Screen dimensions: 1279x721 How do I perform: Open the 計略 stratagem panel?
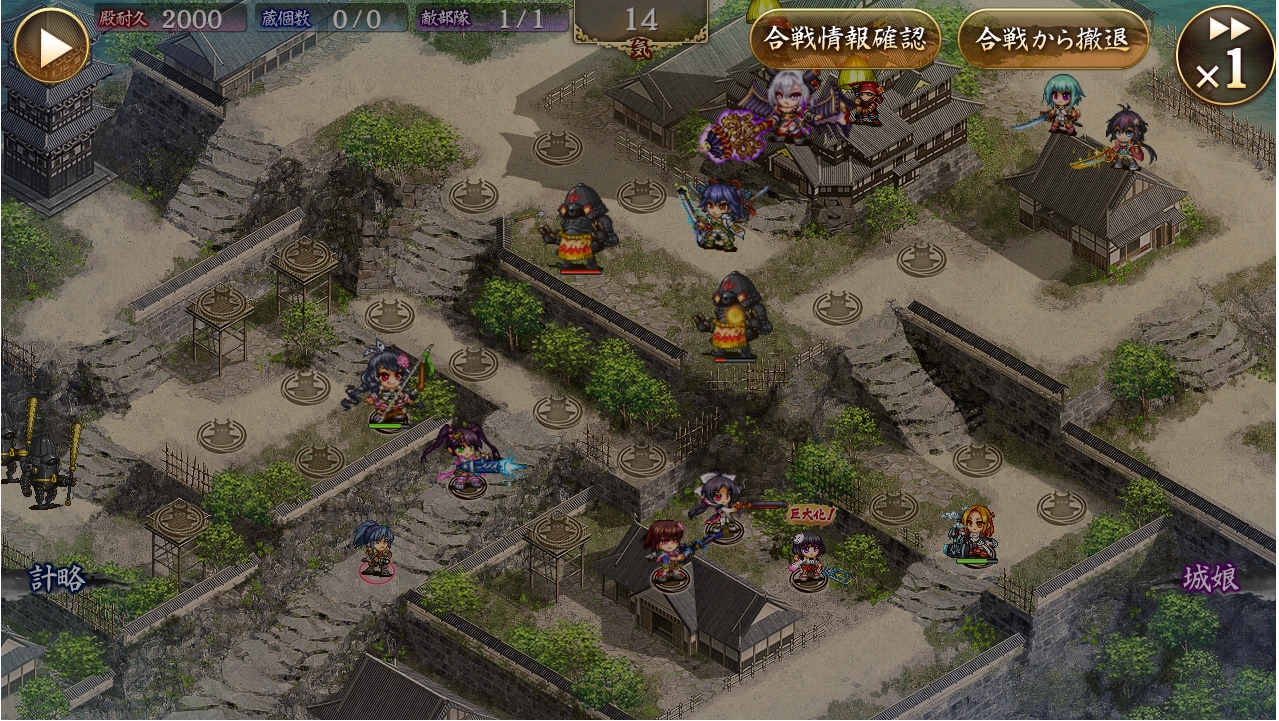(x=57, y=579)
